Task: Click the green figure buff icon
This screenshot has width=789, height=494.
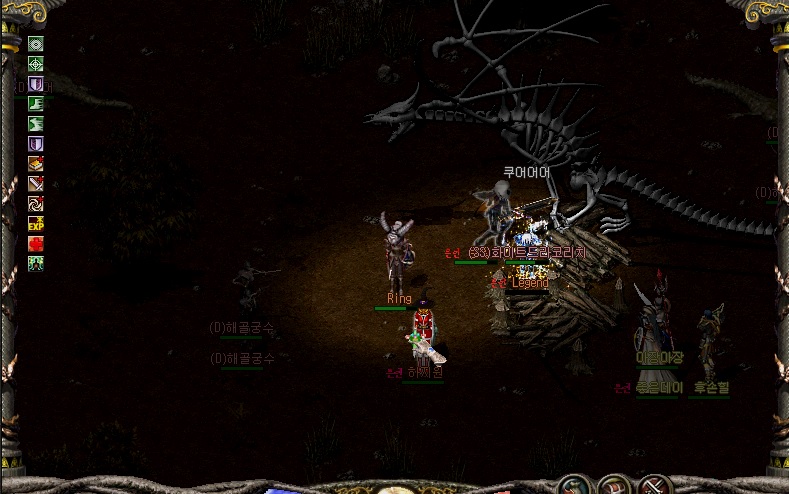Action: point(36,264)
